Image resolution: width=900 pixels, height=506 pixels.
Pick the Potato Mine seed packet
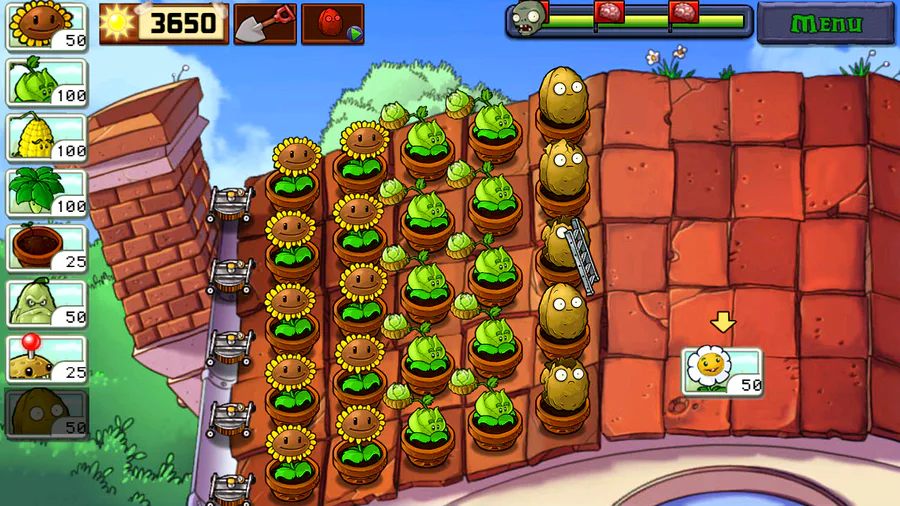coord(47,358)
